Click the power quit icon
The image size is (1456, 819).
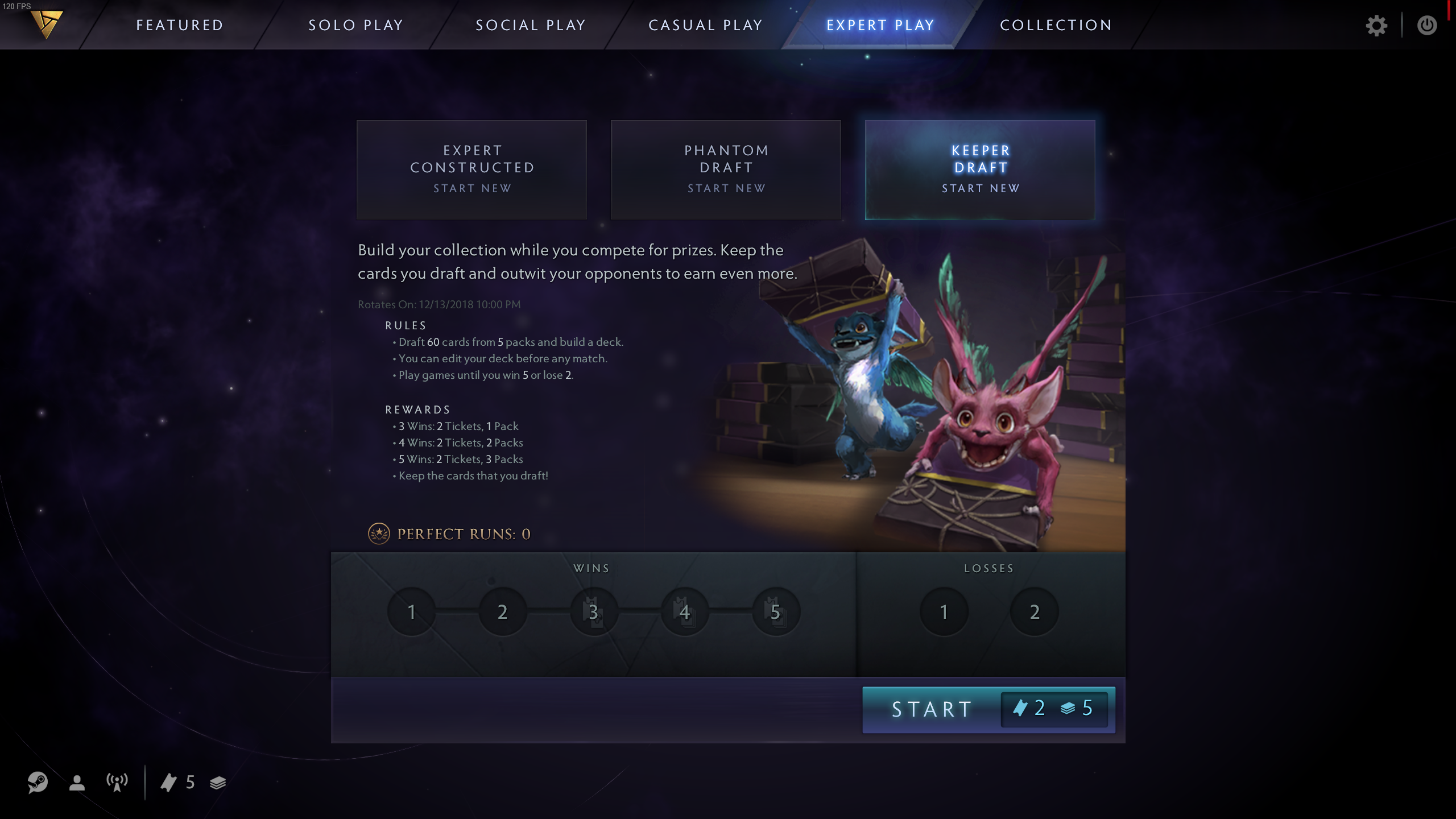point(1427,26)
